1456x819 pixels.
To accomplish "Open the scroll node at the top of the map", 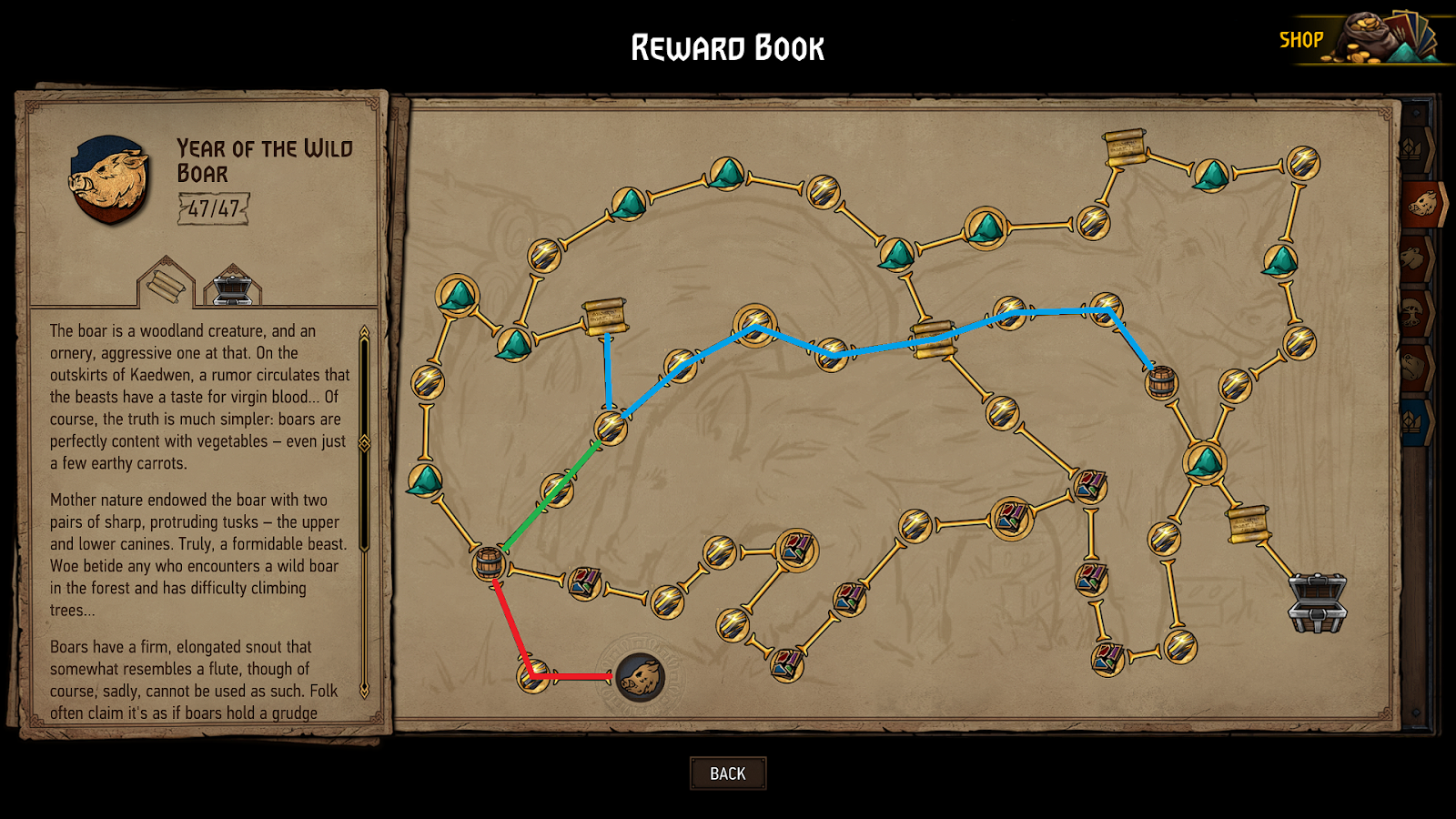I will pyautogui.click(x=1125, y=147).
